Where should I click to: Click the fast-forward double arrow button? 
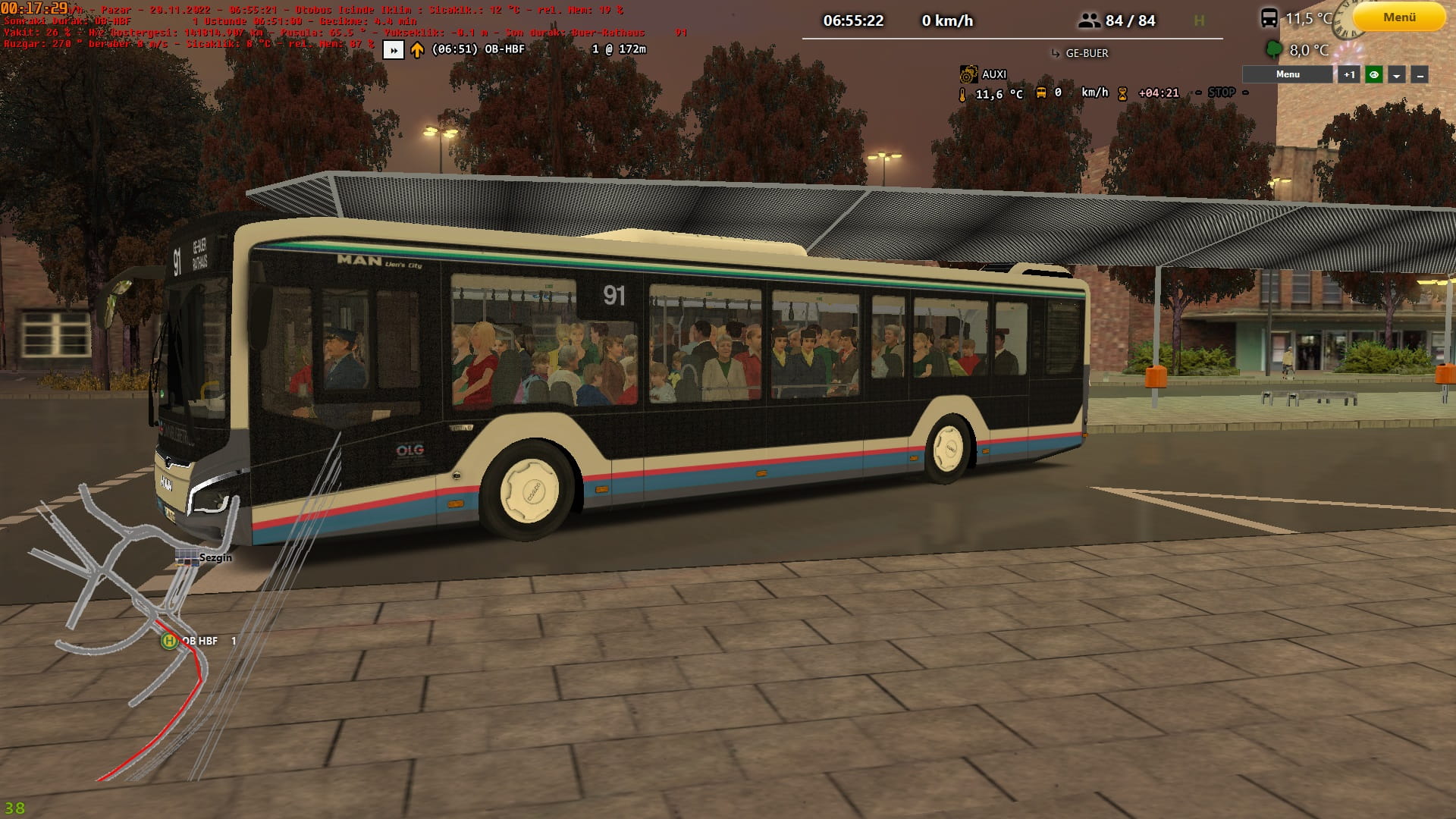(x=393, y=50)
